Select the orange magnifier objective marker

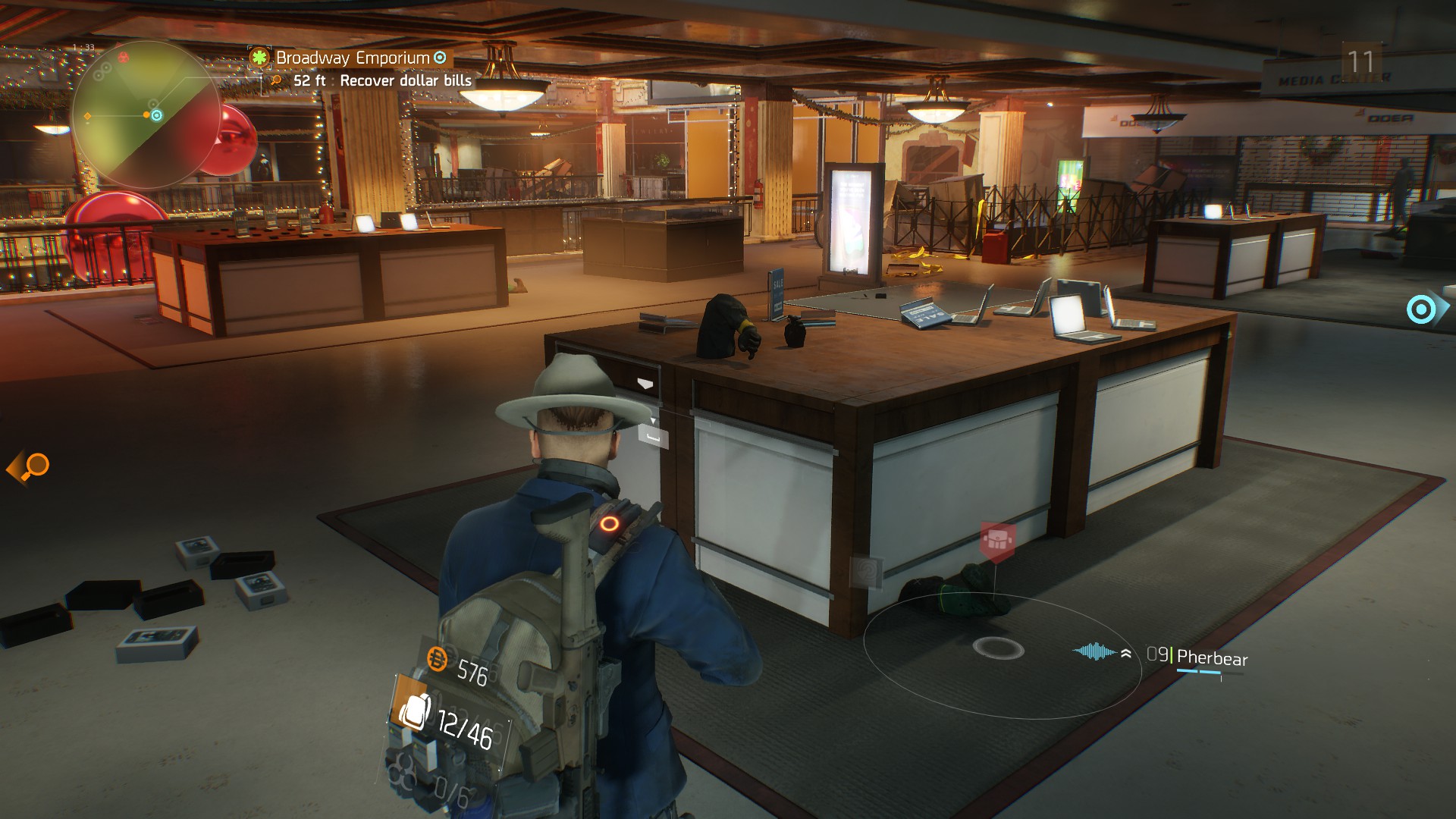[30, 466]
